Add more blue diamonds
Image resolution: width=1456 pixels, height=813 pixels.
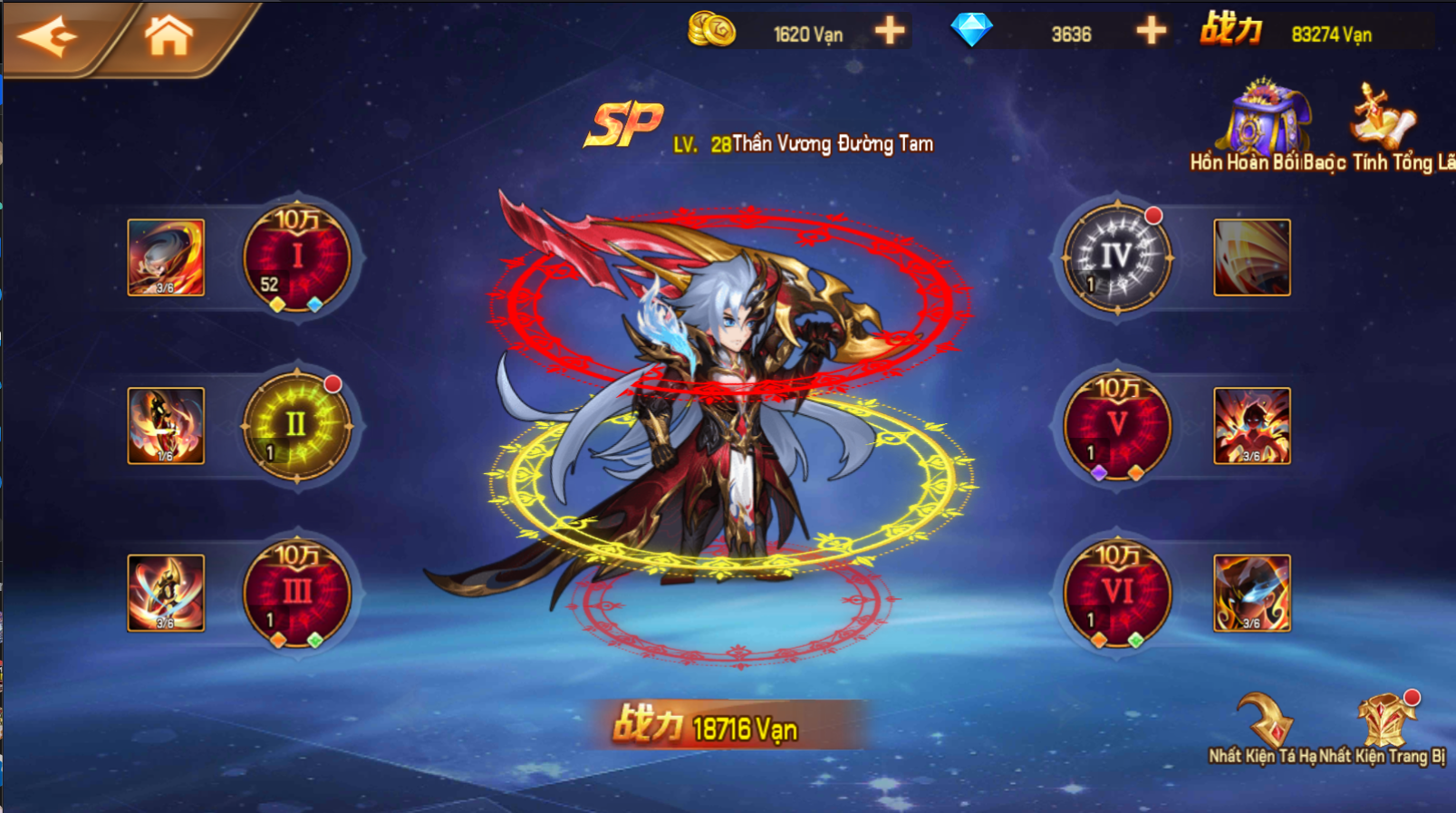tap(1151, 32)
